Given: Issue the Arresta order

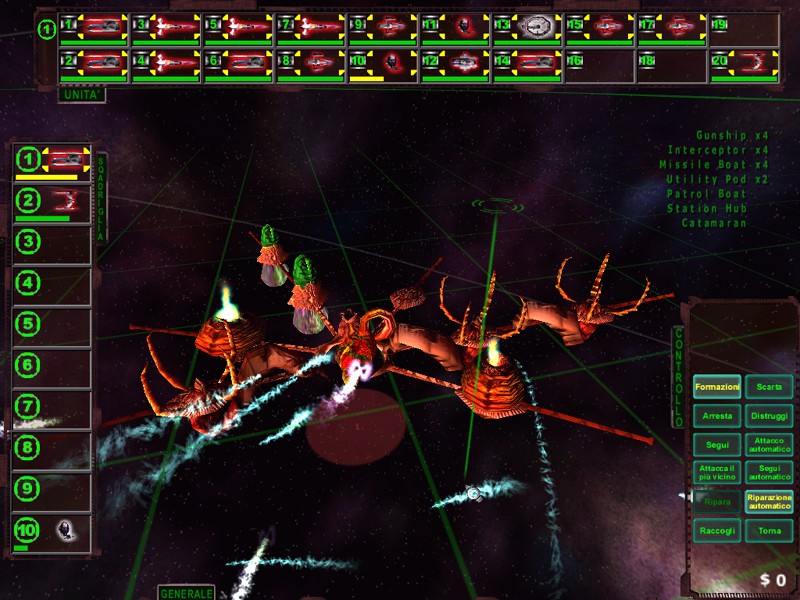Looking at the screenshot, I should click(717, 416).
